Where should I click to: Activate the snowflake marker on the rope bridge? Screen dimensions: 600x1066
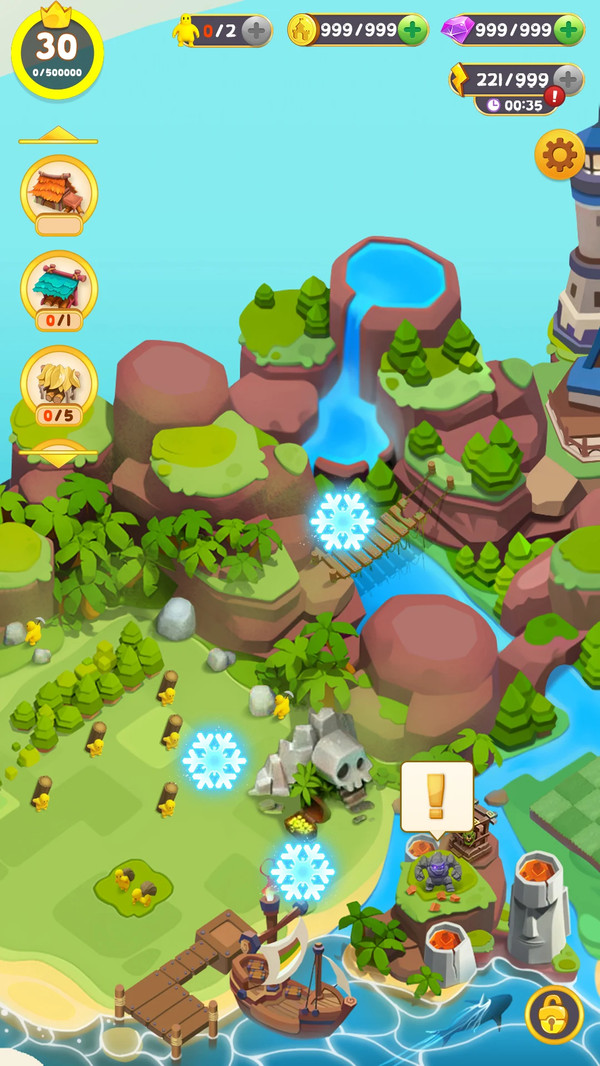pos(342,521)
